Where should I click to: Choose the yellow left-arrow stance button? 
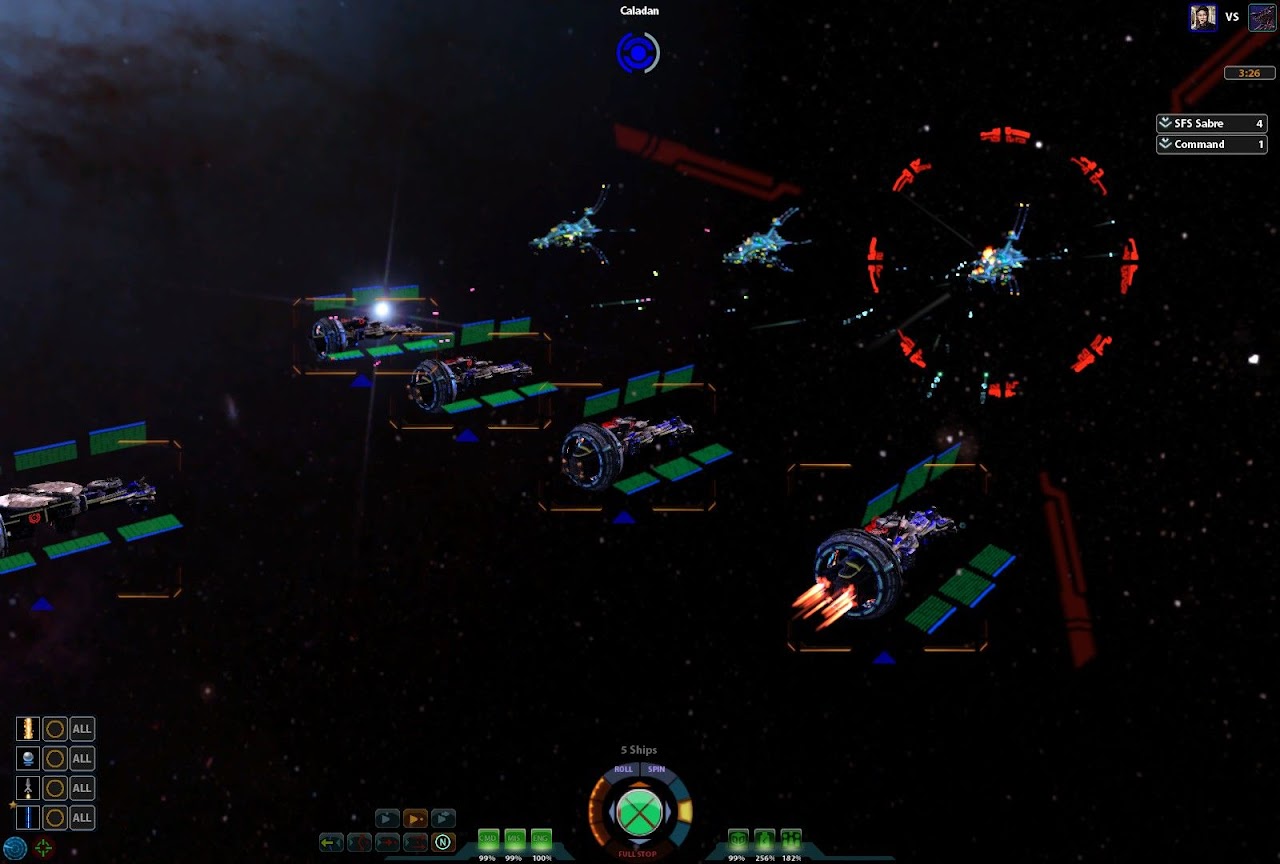pos(331,842)
